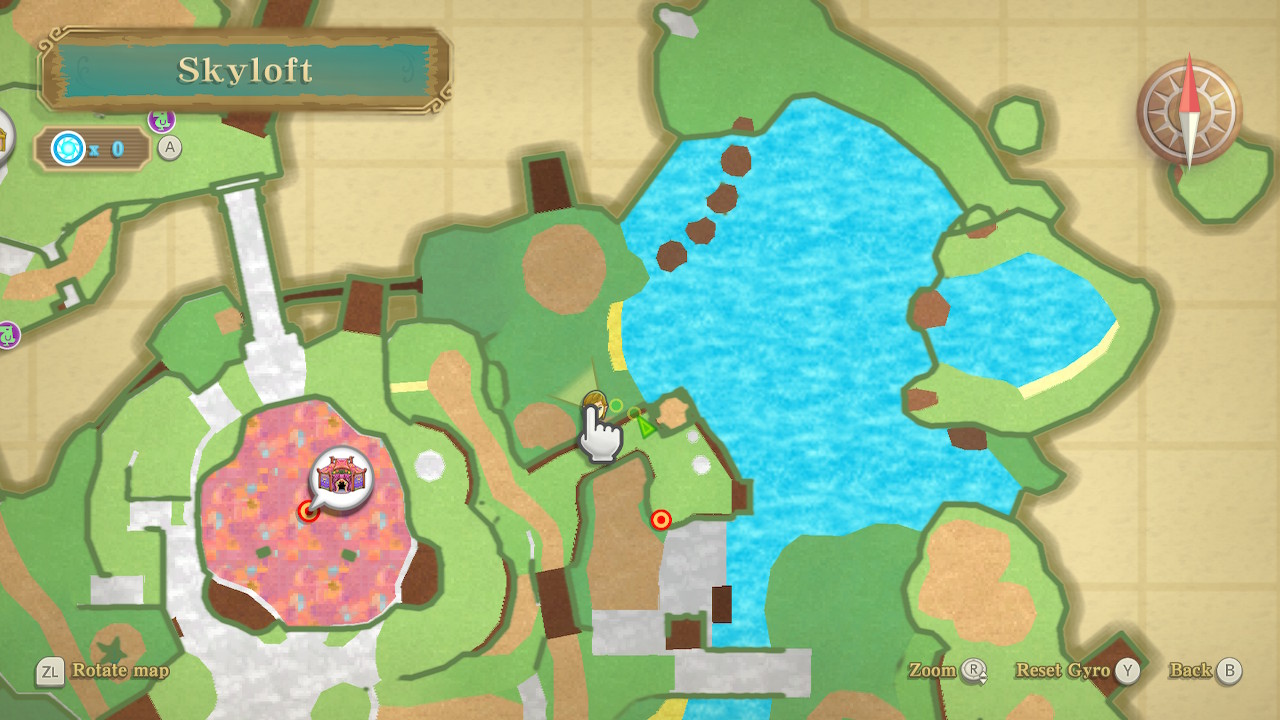Select the Bazaar tent map marker

(x=341, y=476)
